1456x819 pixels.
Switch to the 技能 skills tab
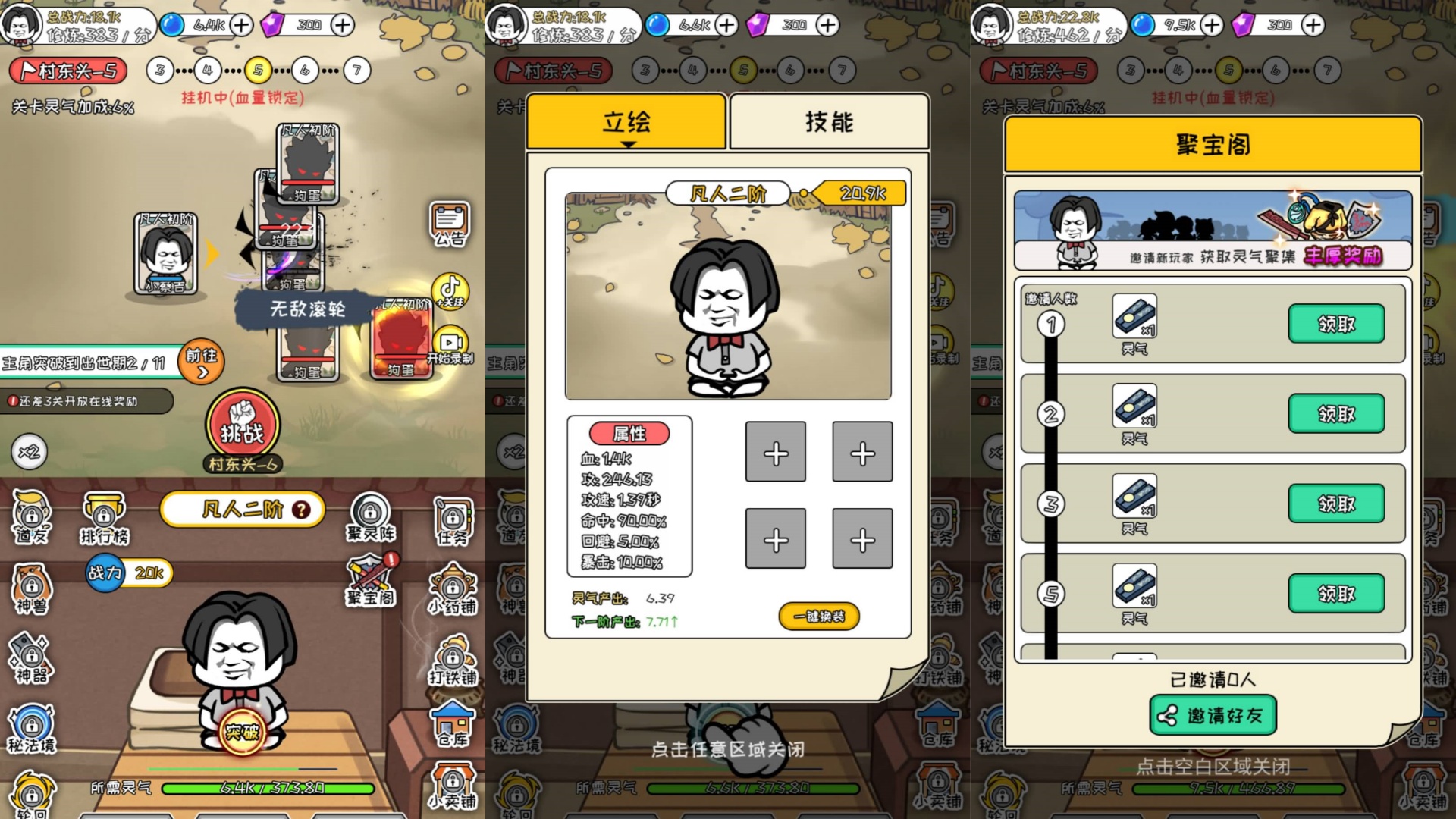(828, 121)
